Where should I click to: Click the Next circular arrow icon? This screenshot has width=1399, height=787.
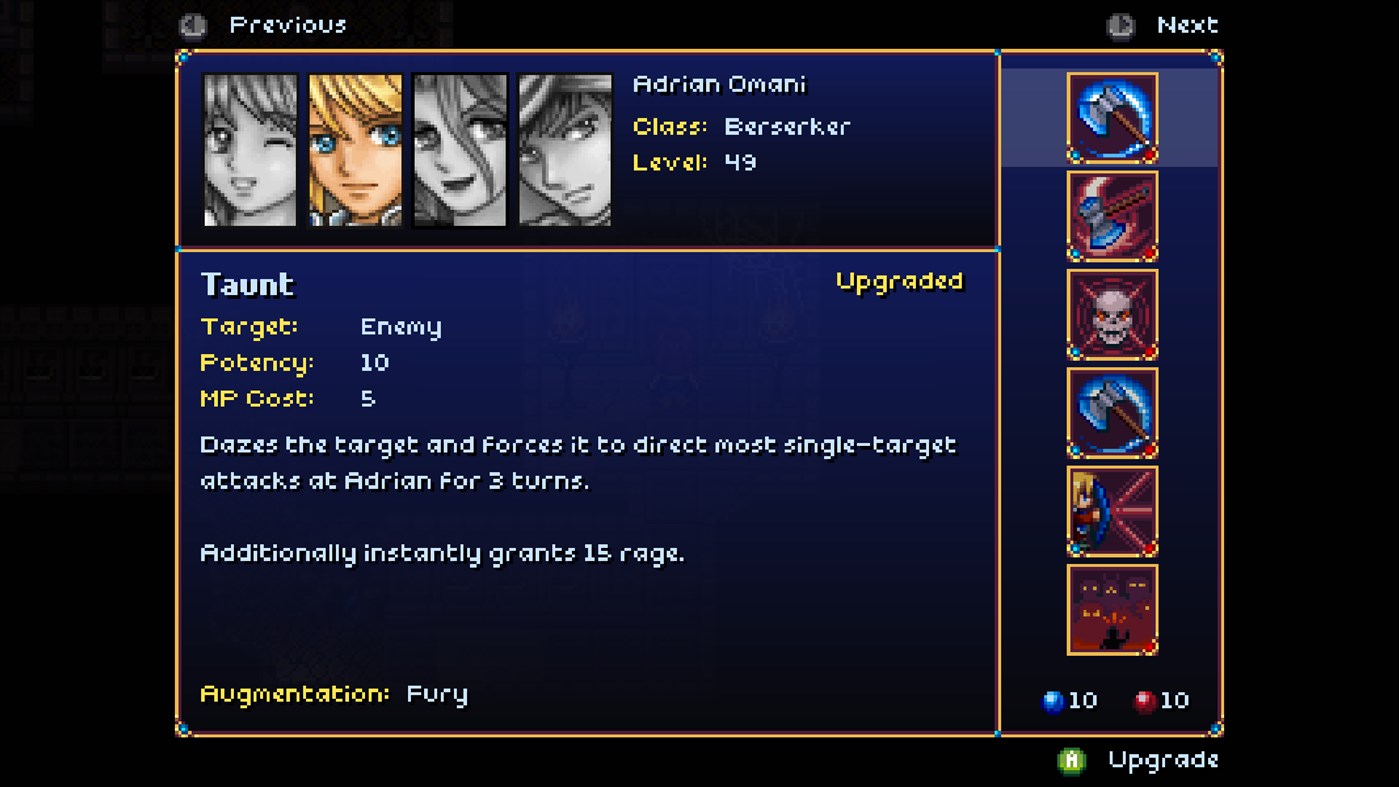pos(1121,24)
